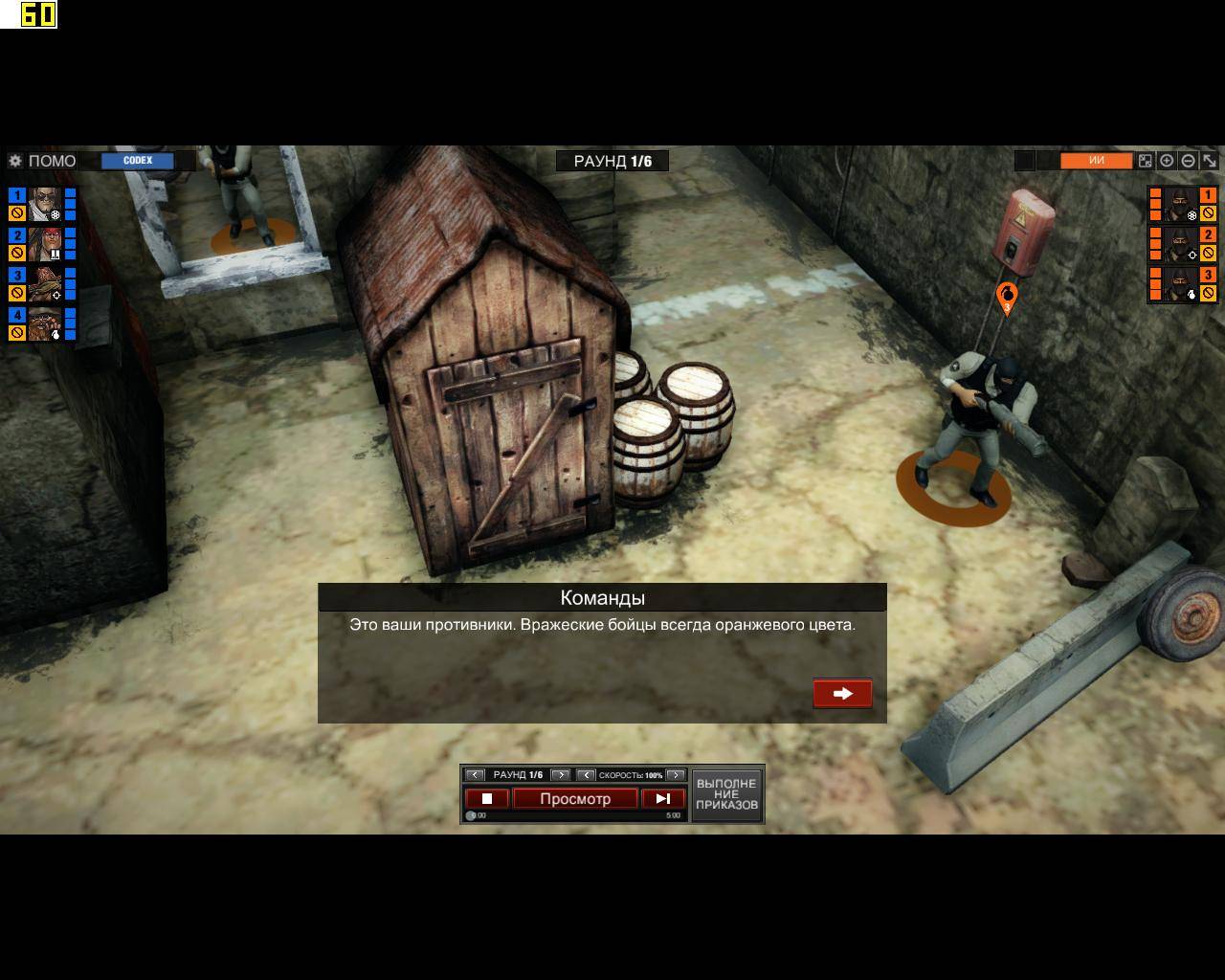
Task: Stop playback with the square button
Action: coord(486,798)
